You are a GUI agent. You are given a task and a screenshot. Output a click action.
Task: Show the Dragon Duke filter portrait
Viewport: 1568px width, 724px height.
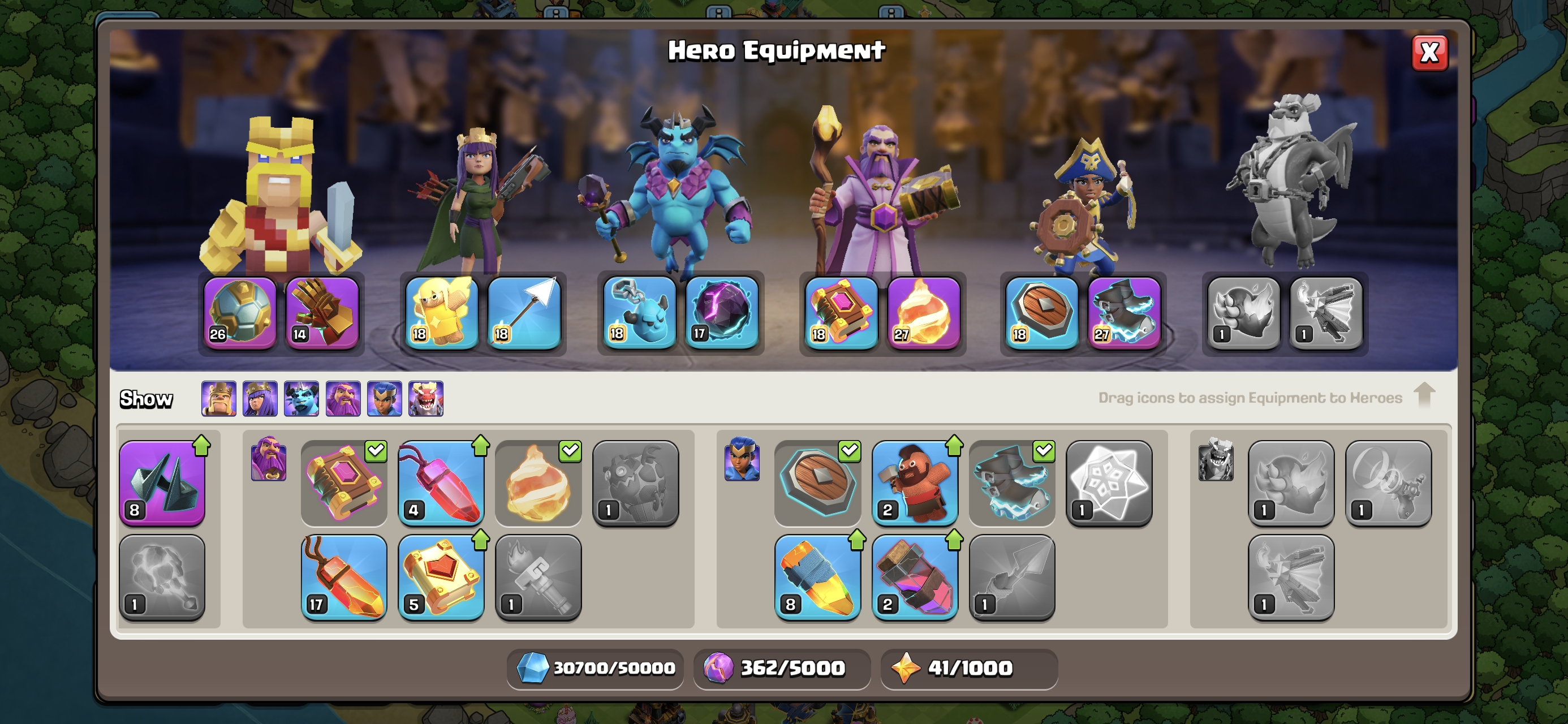(425, 399)
